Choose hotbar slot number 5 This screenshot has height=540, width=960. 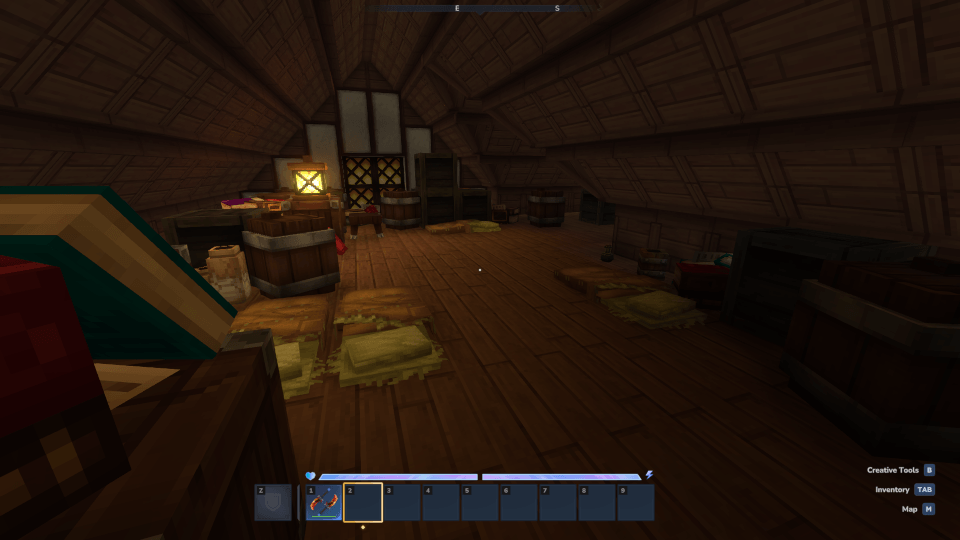[x=480, y=502]
